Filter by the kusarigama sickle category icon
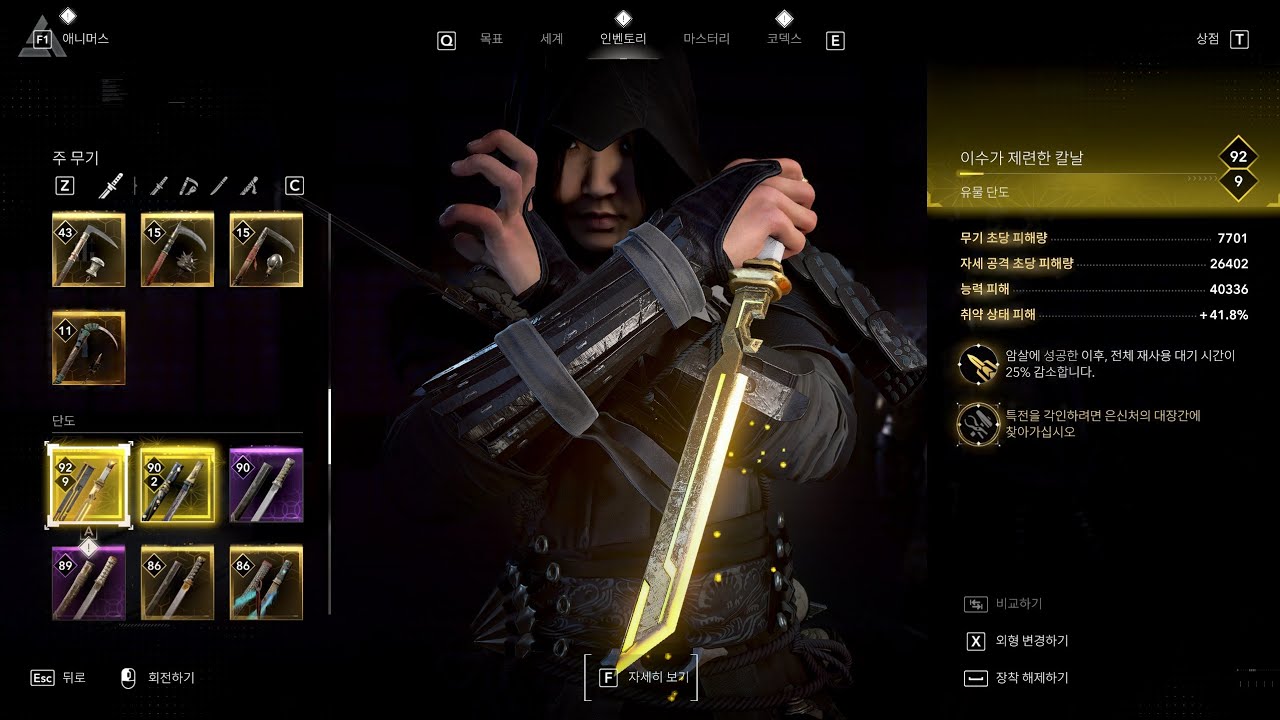The height and width of the screenshot is (720, 1280). coord(189,185)
